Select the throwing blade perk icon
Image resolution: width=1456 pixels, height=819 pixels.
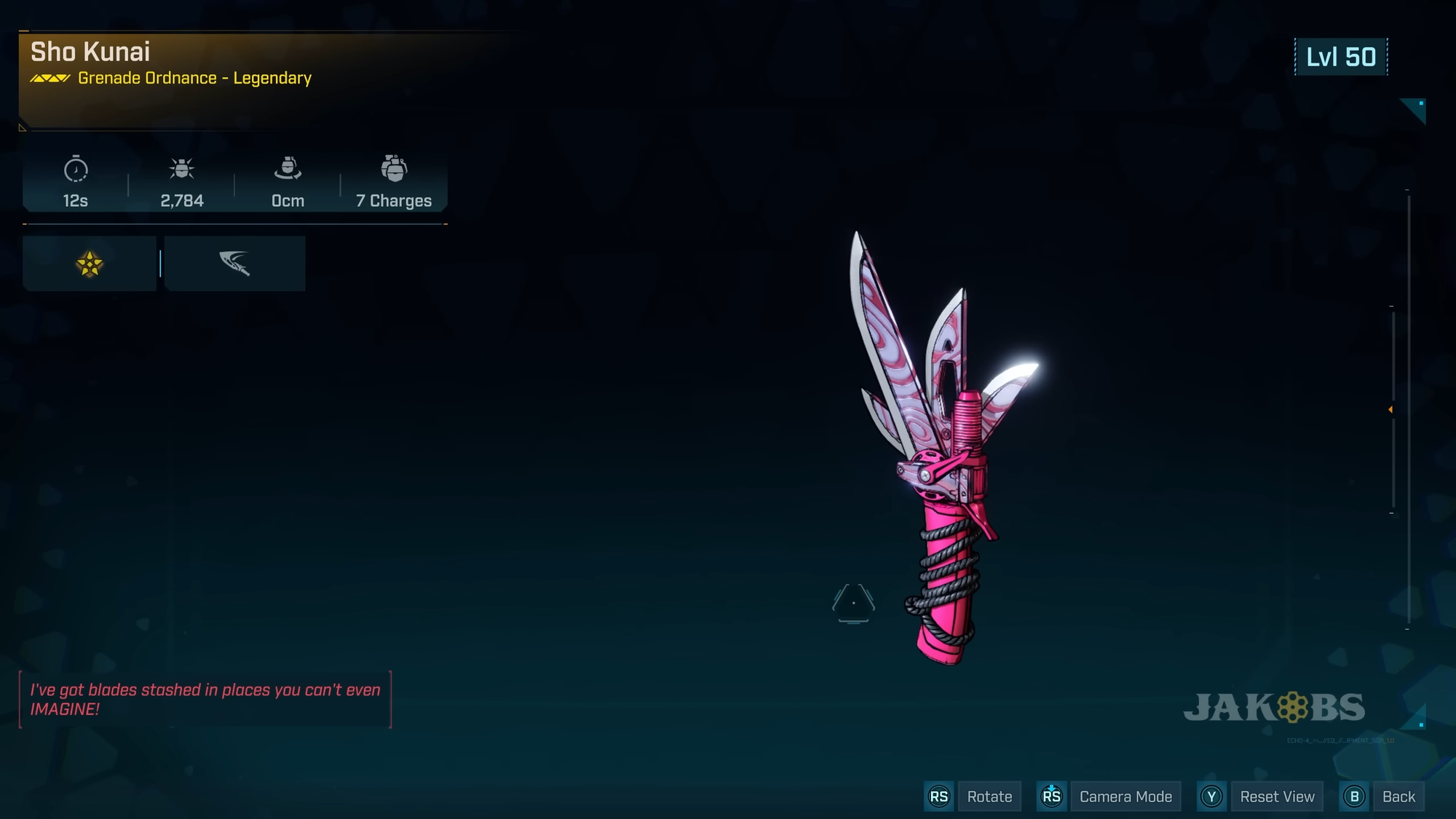(234, 264)
